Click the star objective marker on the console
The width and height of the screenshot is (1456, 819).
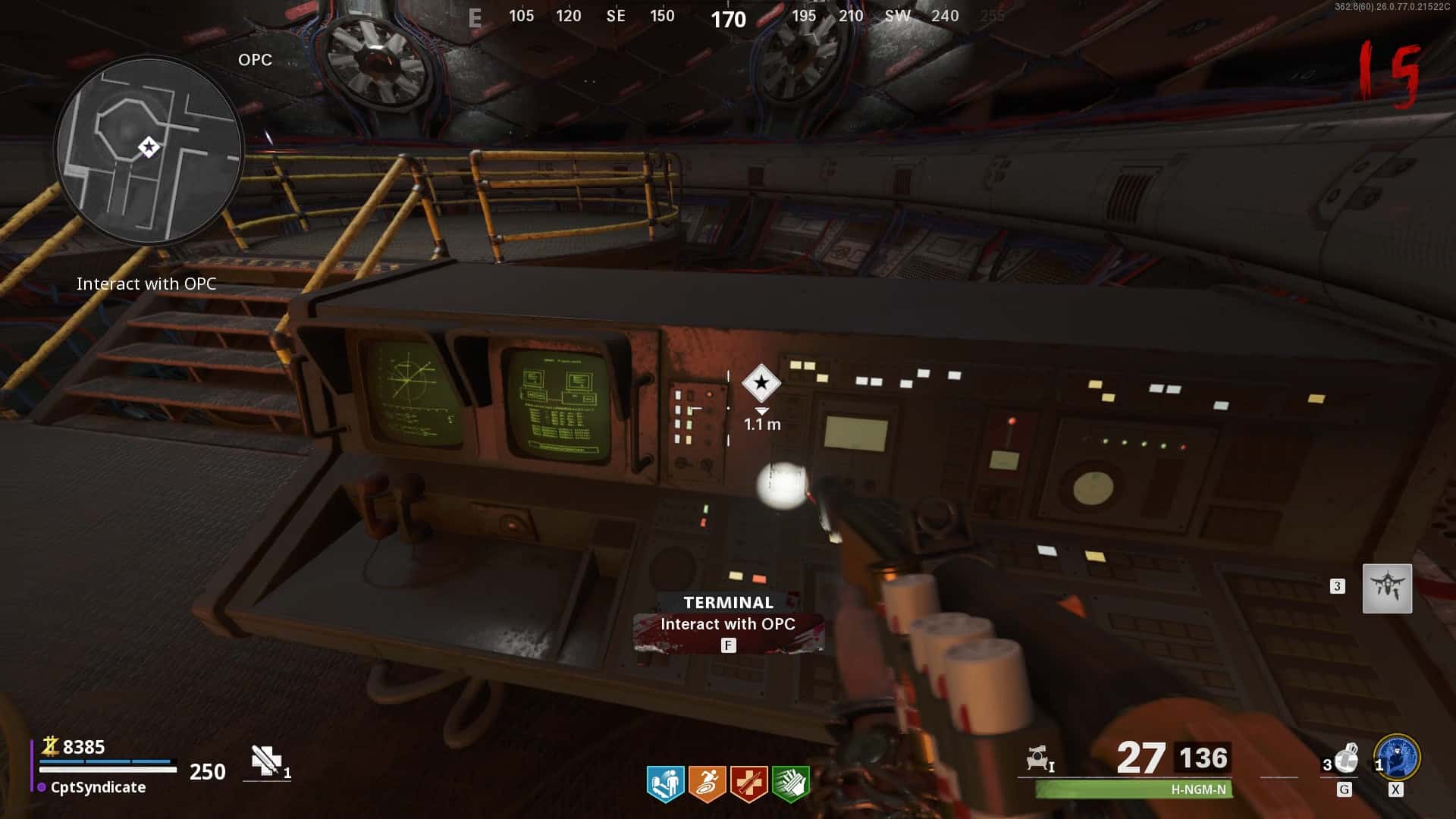tap(761, 383)
